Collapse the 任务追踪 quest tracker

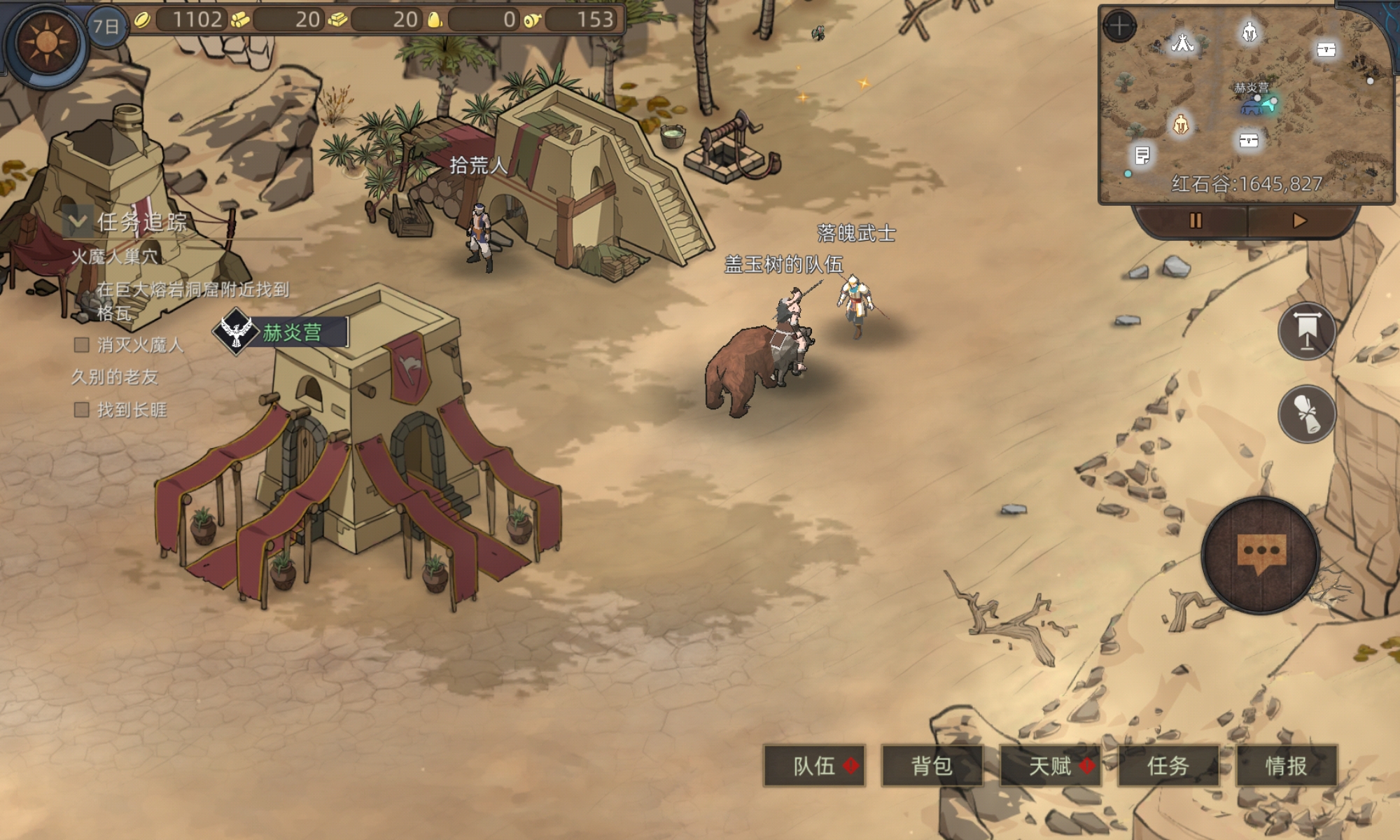tap(77, 223)
